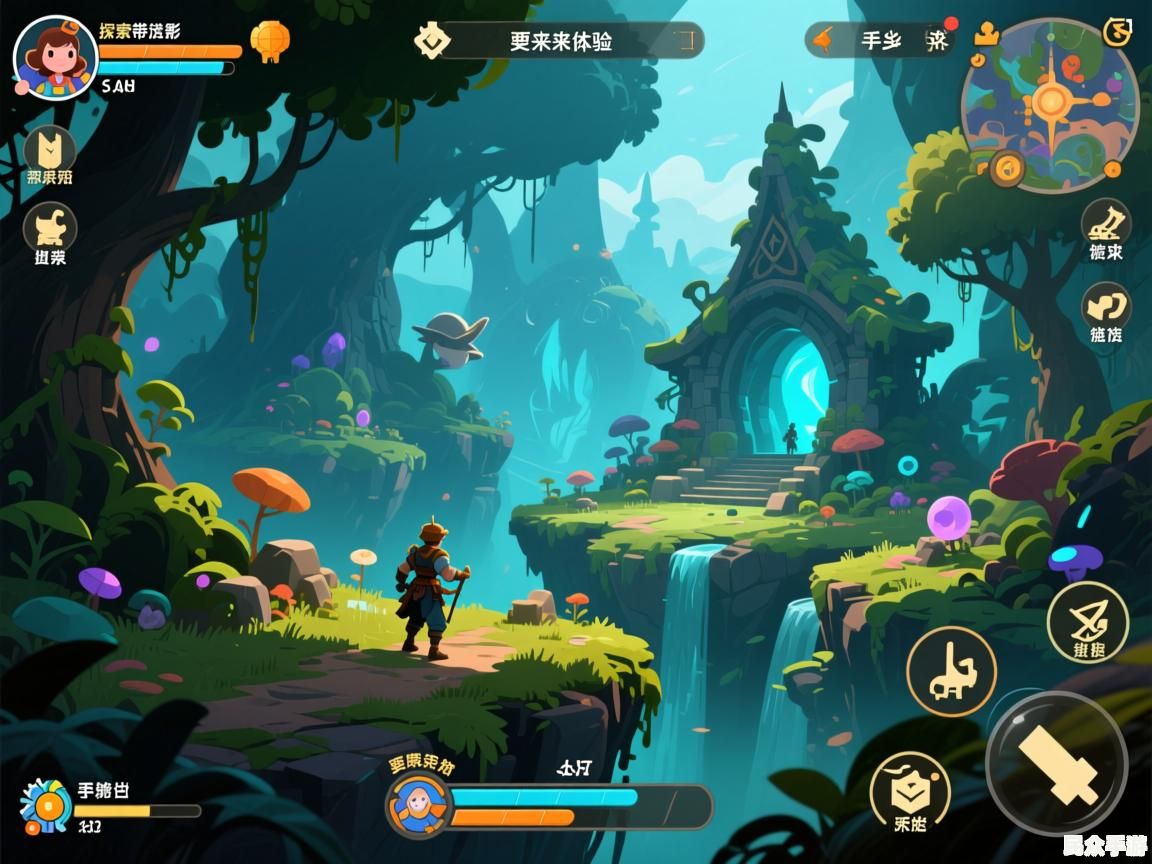
Task: Click the bracket icon at the banner's end
Action: (x=684, y=41)
